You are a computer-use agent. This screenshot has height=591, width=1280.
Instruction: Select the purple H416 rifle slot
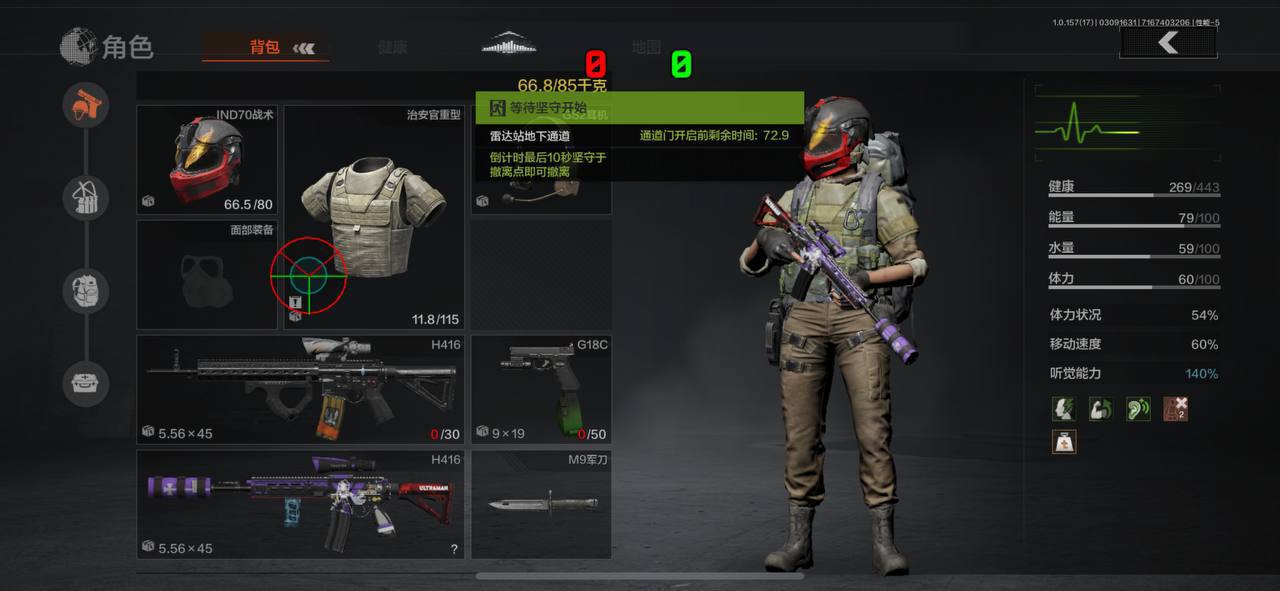tap(300, 504)
